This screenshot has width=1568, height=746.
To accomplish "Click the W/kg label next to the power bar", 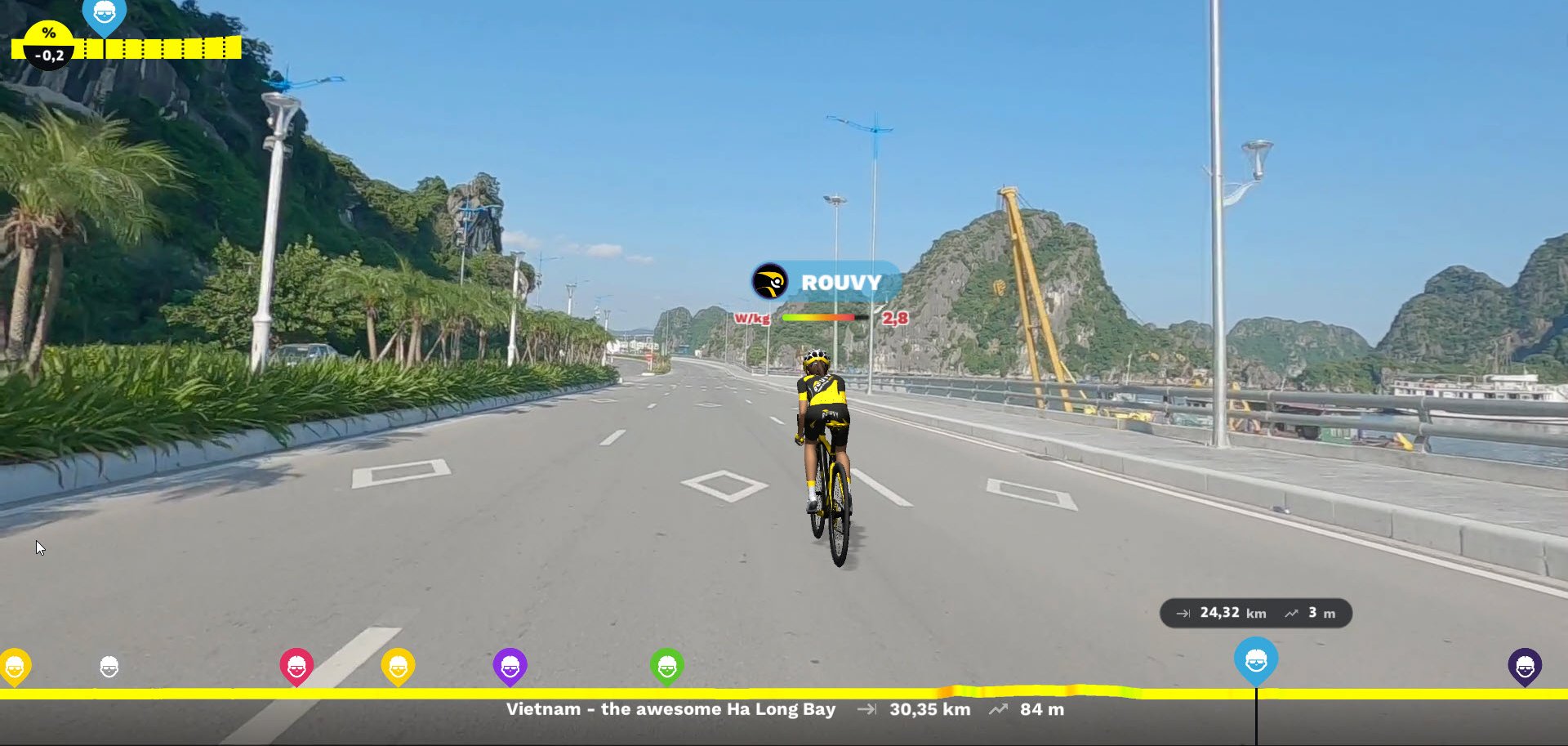I will click(752, 319).
